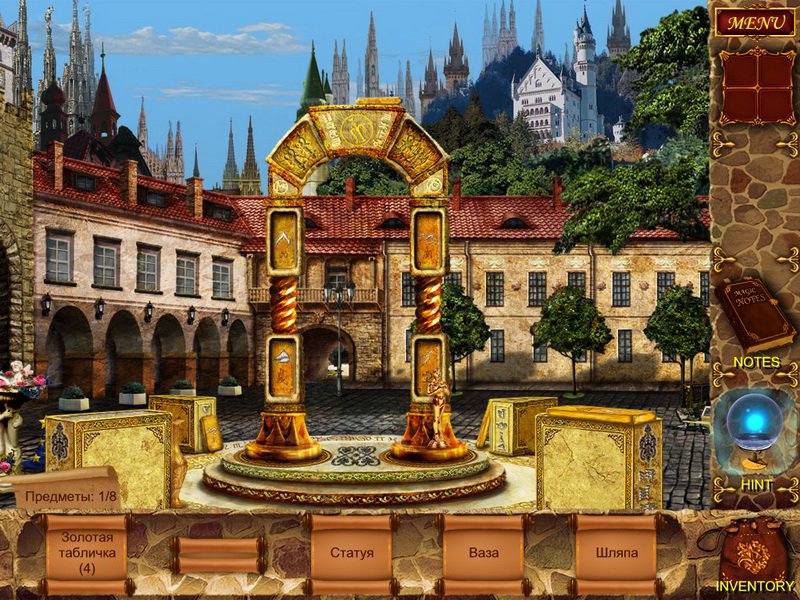Click the red four-pane map window
This screenshot has height=600, width=800.
[x=754, y=87]
